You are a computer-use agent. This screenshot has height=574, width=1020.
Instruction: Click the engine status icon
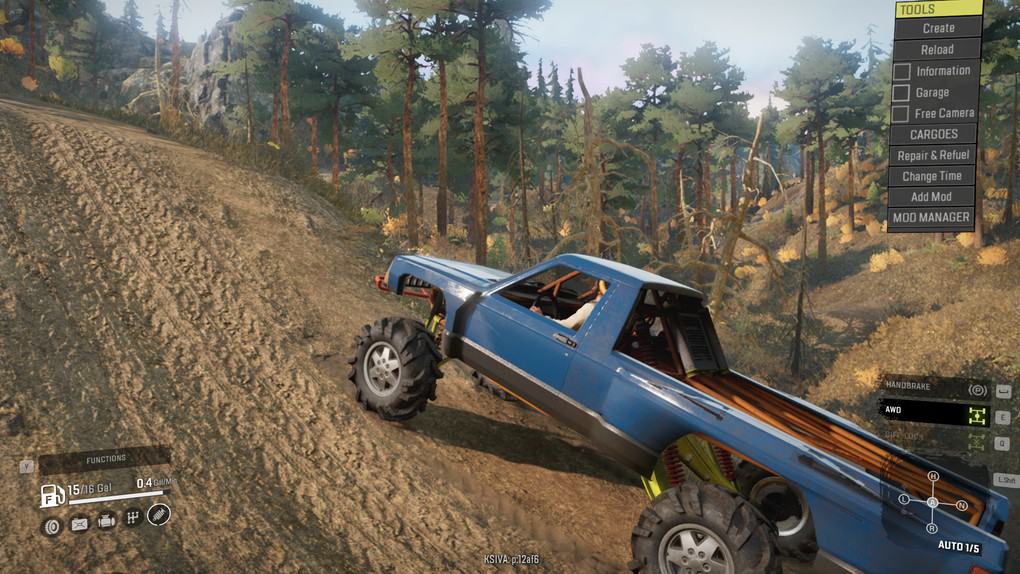coord(106,522)
